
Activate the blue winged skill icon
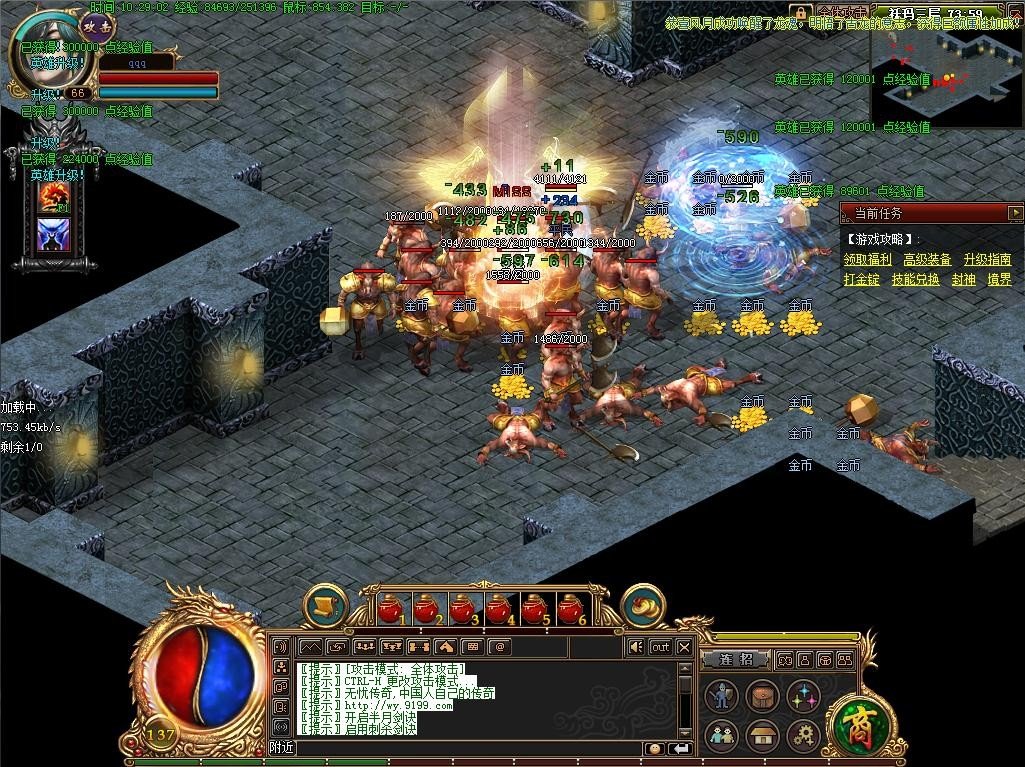52,234
